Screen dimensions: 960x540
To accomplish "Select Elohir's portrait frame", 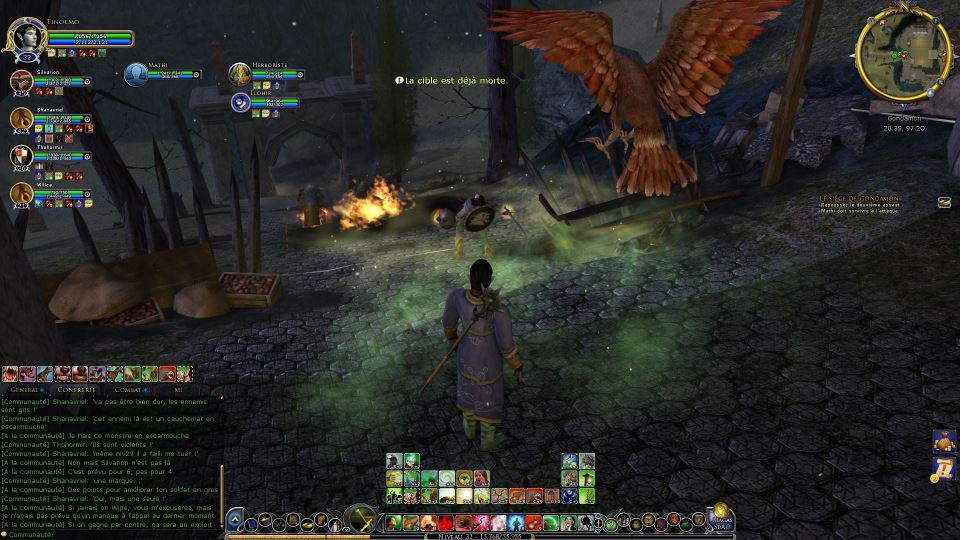I will pyautogui.click(x=240, y=101).
